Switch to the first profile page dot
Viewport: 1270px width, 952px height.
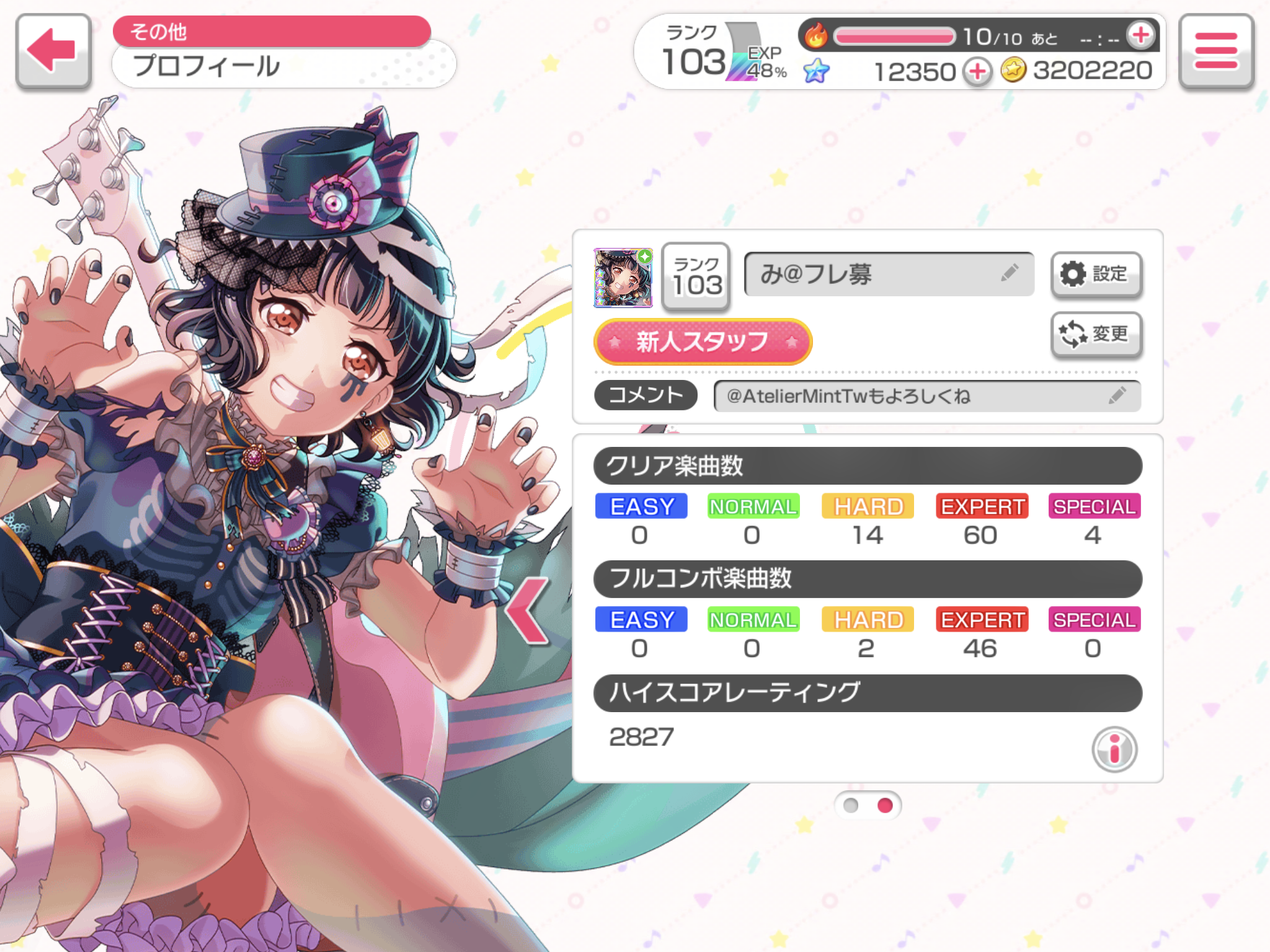851,805
